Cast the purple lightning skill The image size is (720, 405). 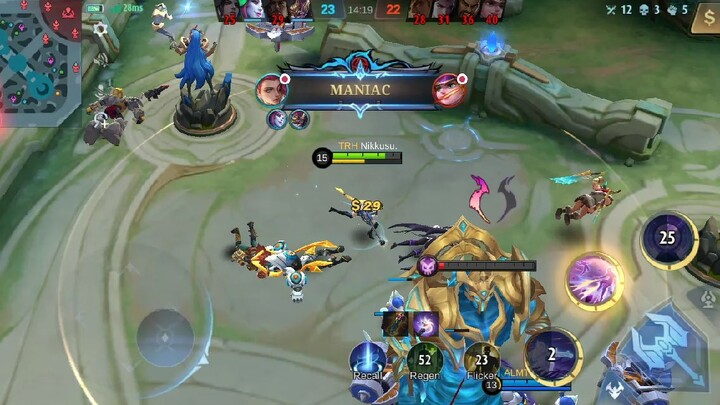point(593,281)
